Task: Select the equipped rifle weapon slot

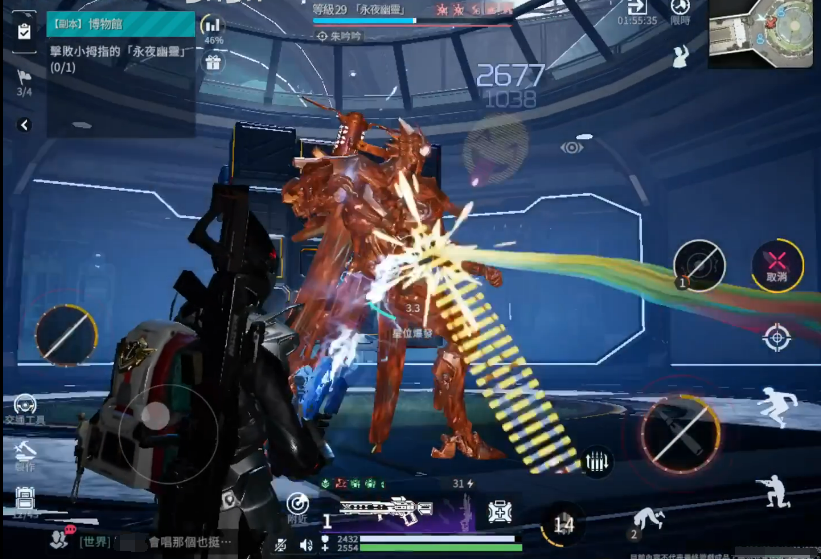Action: [385, 510]
